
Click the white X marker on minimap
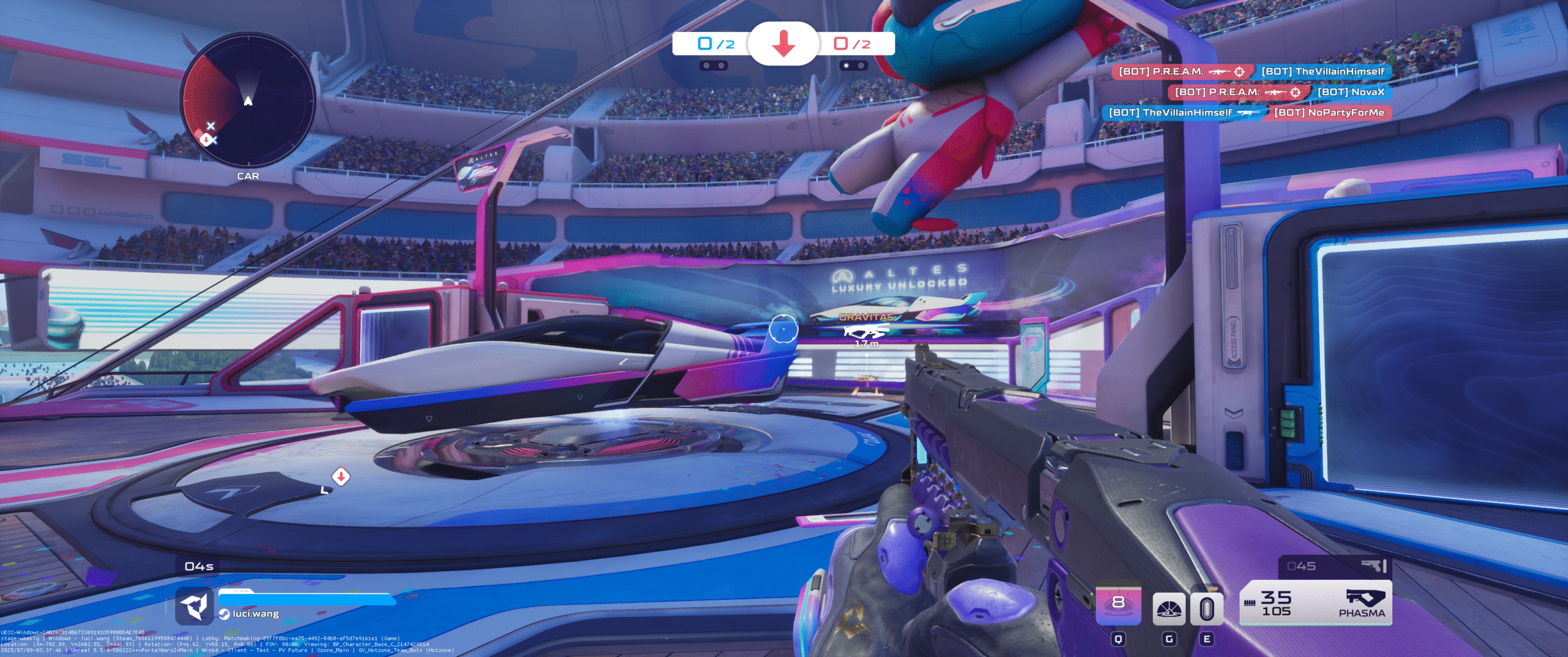point(211,126)
